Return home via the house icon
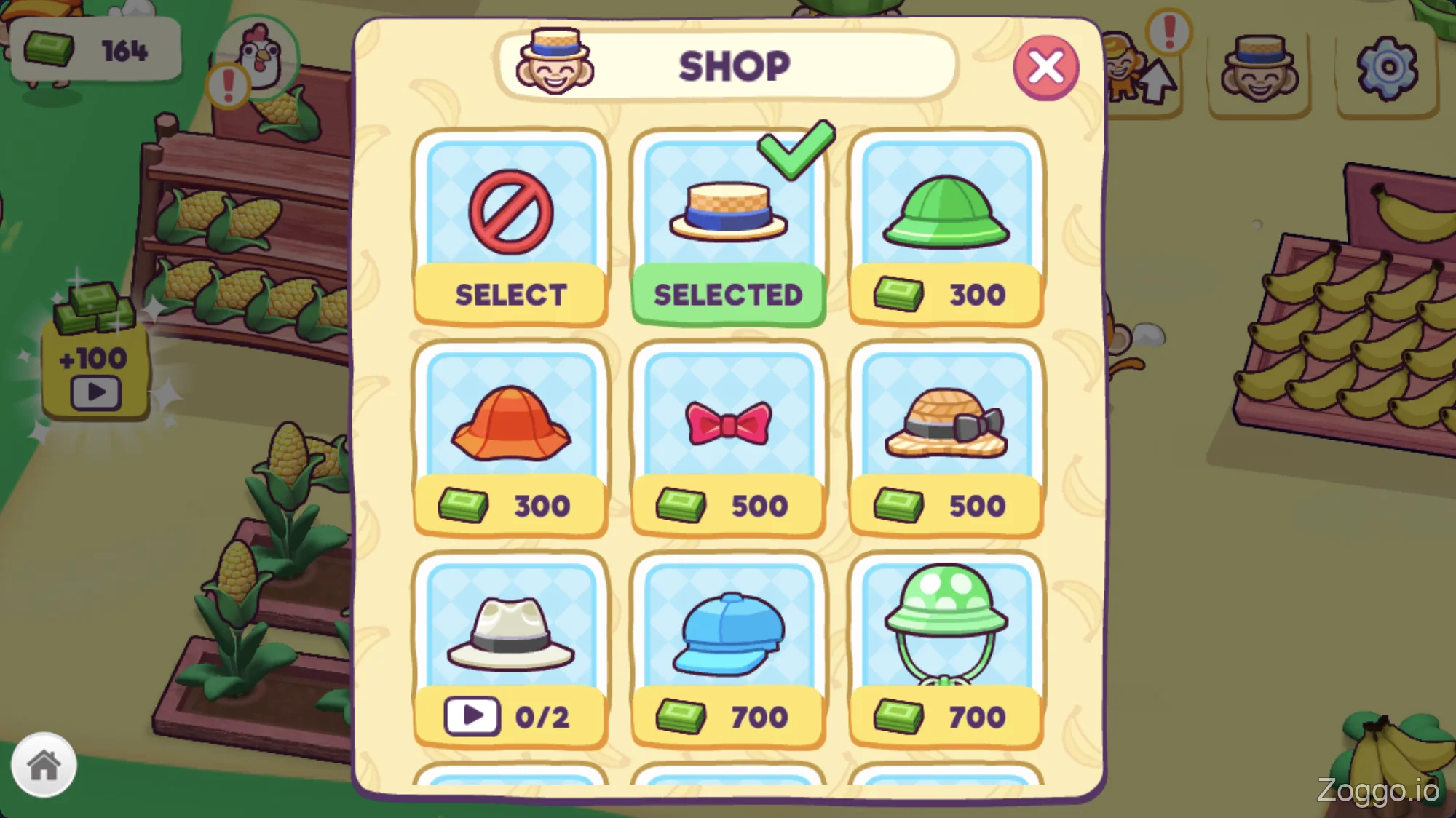 (x=45, y=764)
